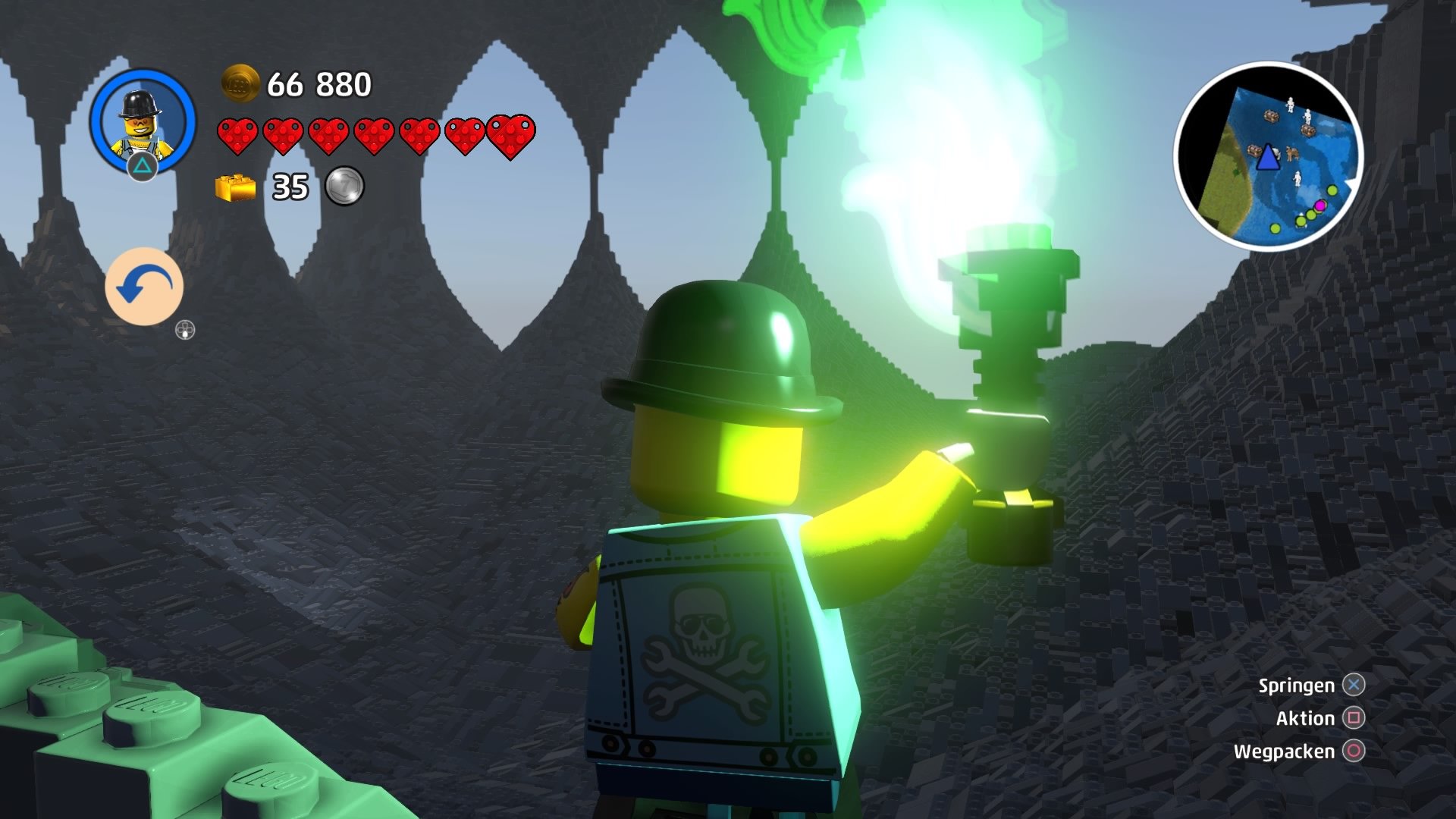Click the stud counter reading 66 880

click(320, 86)
